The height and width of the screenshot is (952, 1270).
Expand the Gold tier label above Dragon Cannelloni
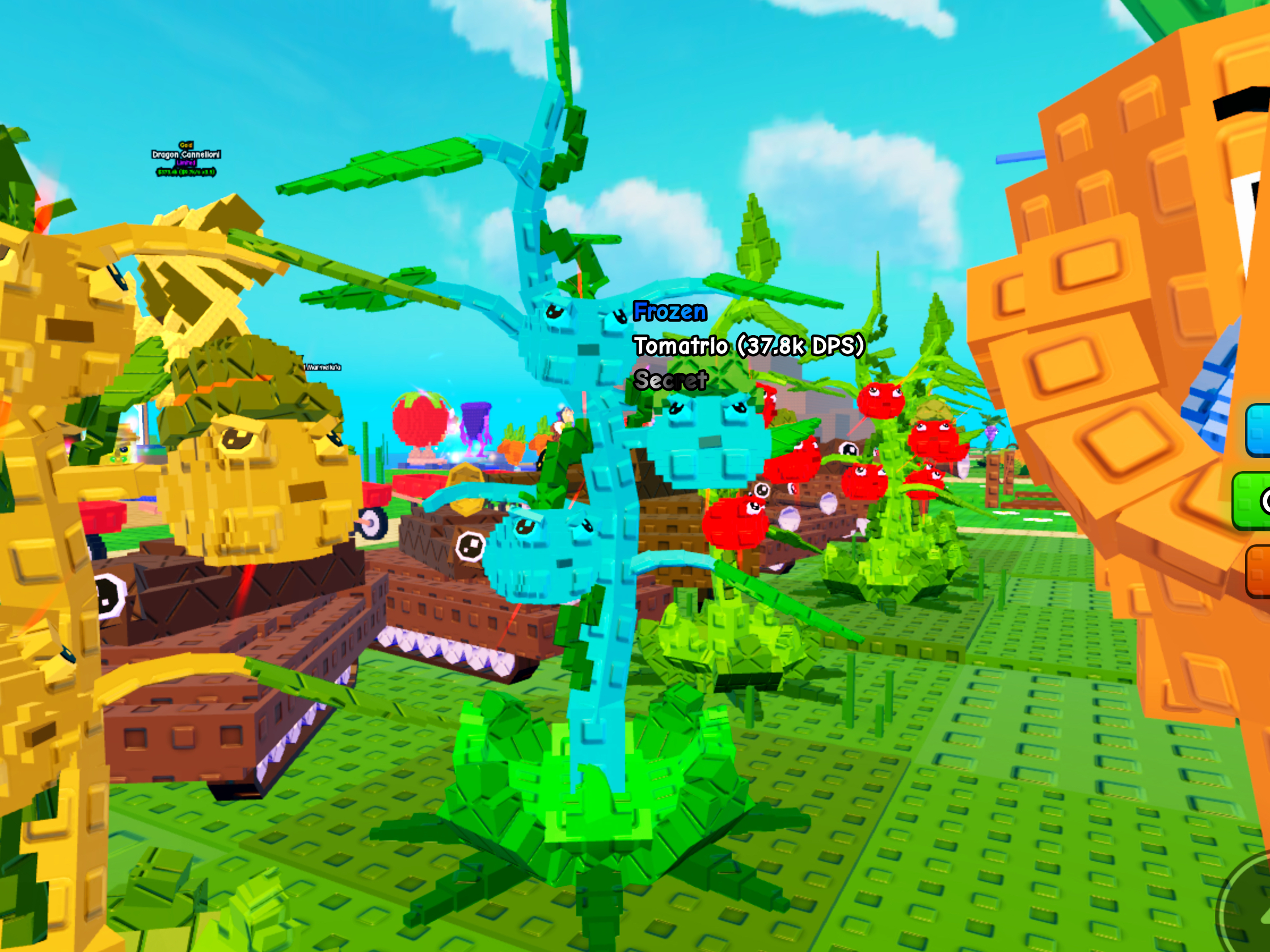[185, 145]
